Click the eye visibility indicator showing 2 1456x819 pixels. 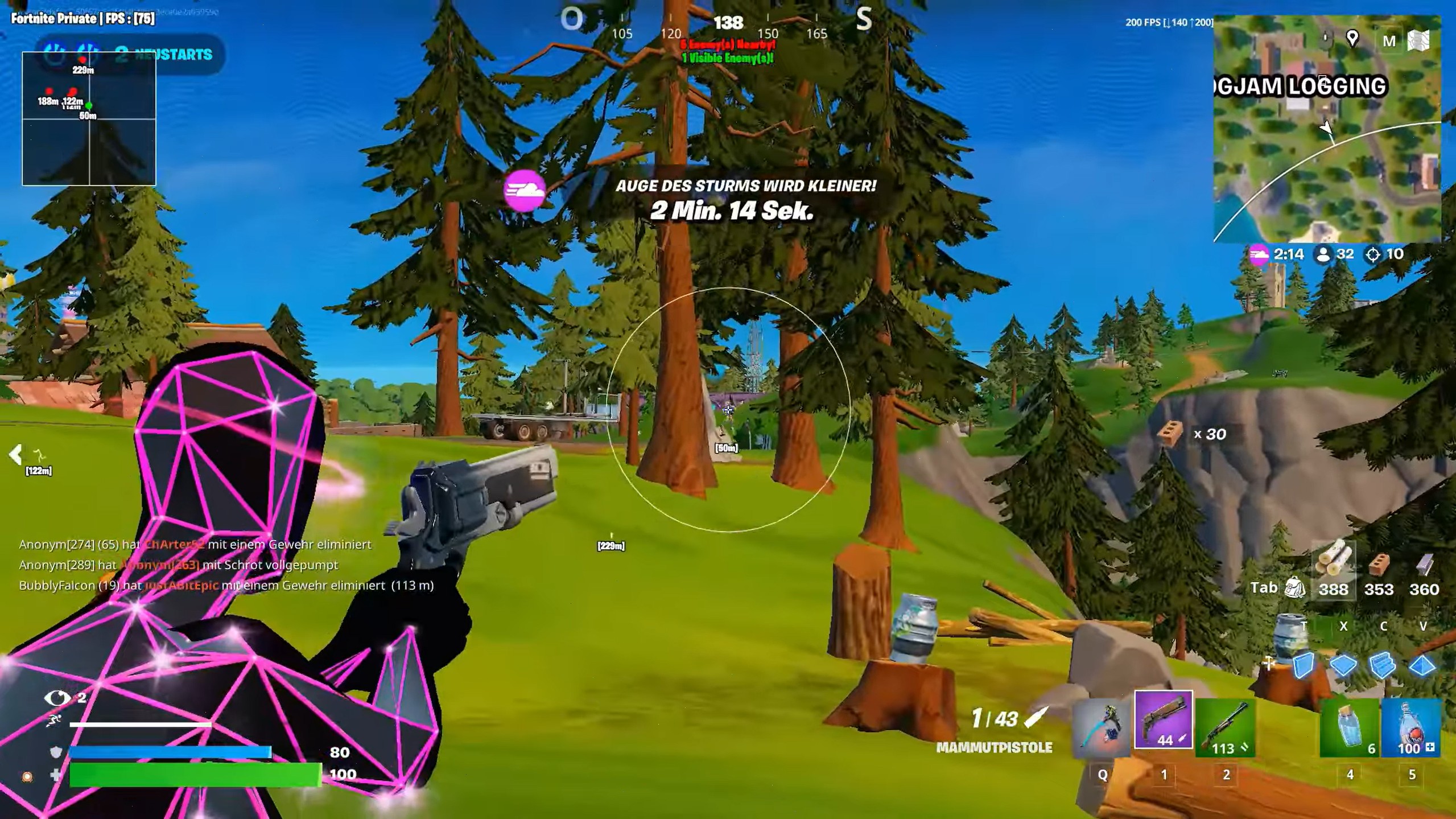56,696
